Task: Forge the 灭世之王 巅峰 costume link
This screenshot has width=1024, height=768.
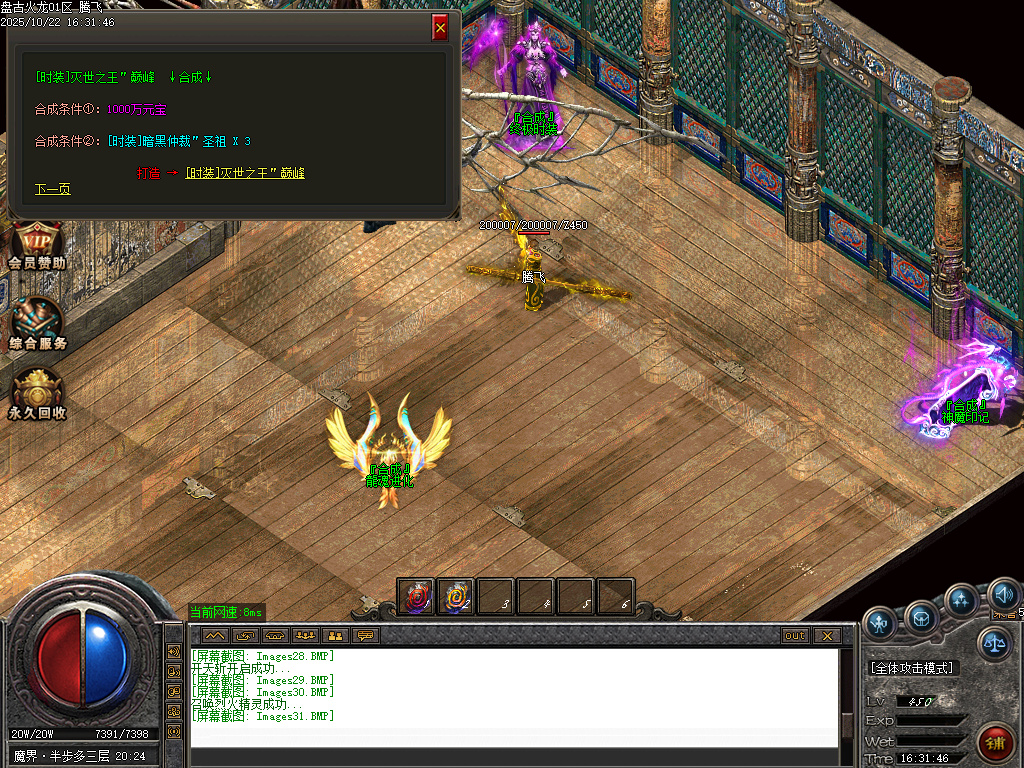Action: (245, 173)
